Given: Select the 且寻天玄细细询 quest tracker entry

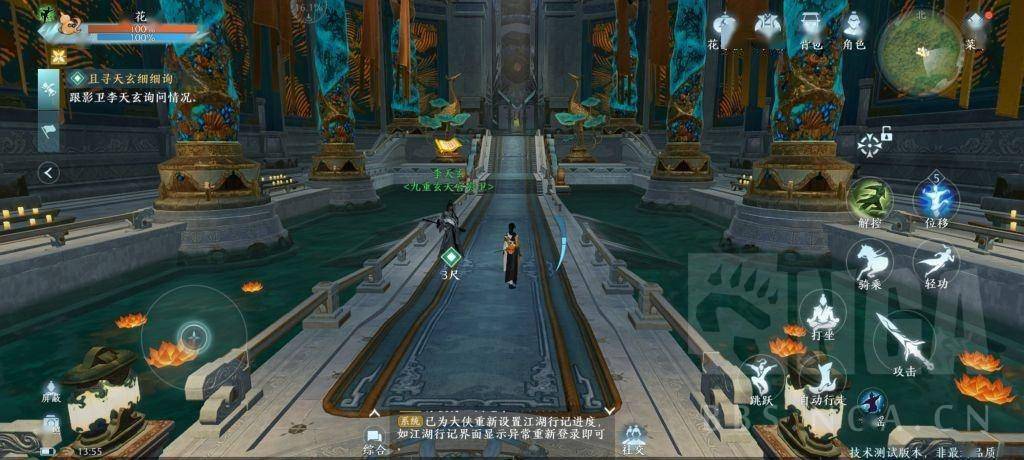Looking at the screenshot, I should [x=120, y=77].
